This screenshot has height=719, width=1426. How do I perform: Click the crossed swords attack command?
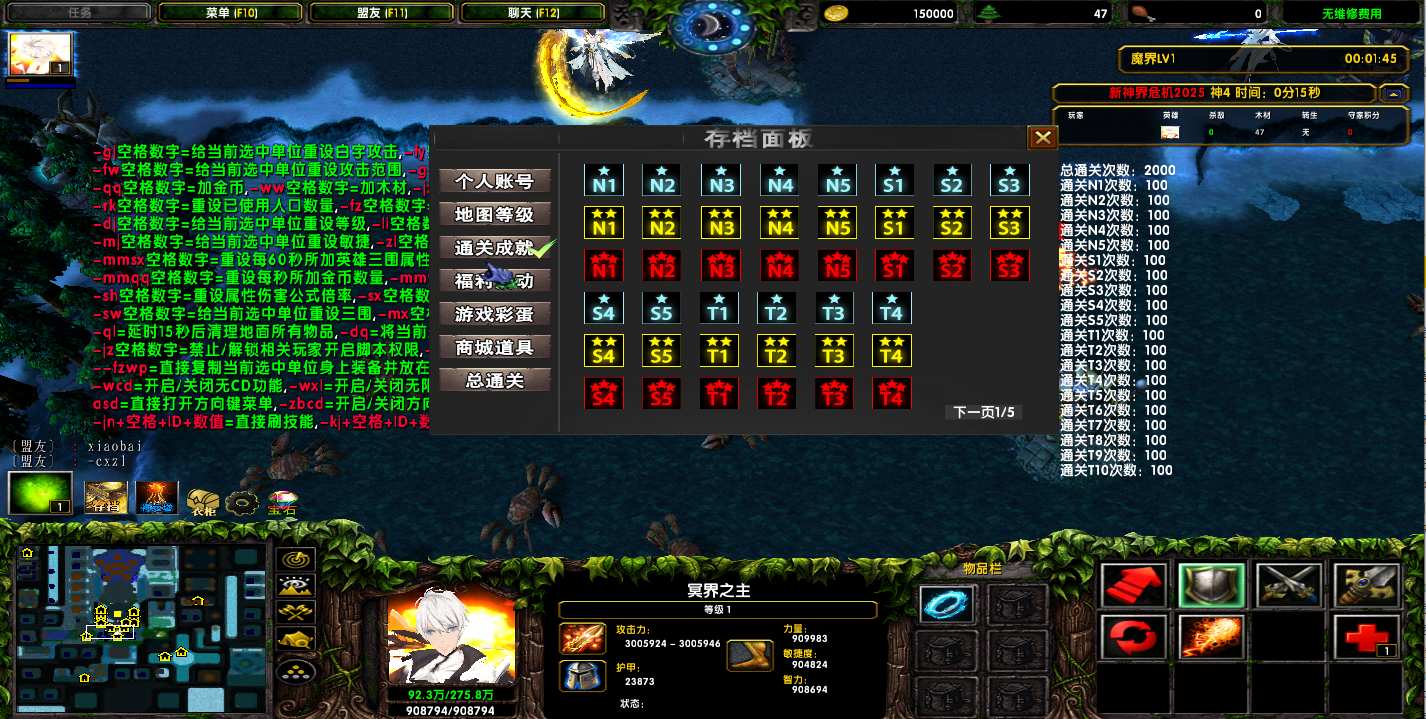[1287, 585]
